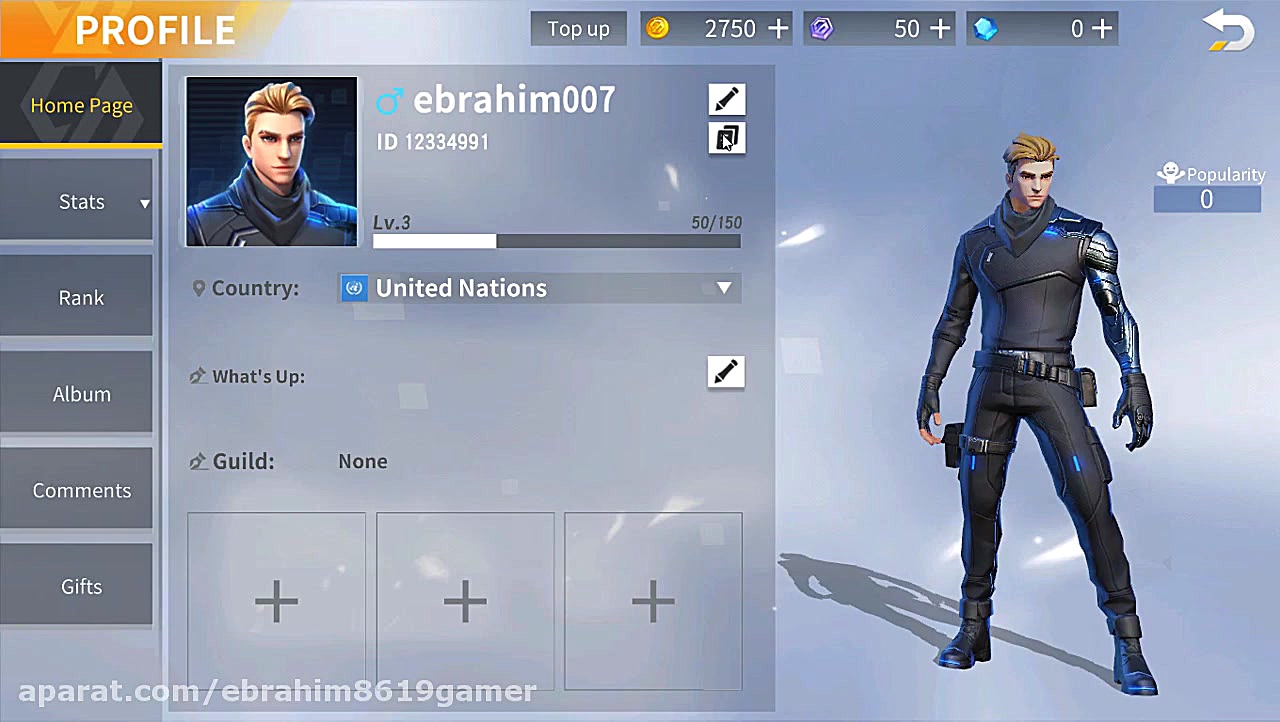Click the plus to buy more gold coins

coord(778,28)
